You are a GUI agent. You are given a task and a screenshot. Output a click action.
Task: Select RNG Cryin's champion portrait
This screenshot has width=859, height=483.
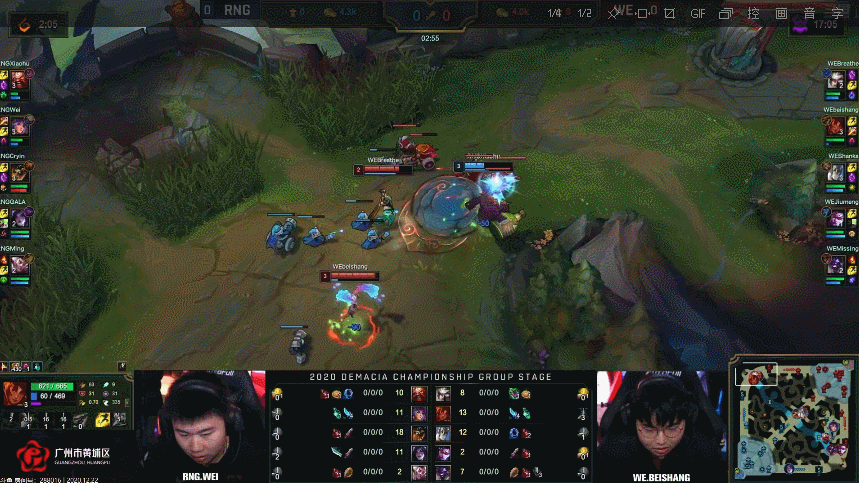coord(19,172)
